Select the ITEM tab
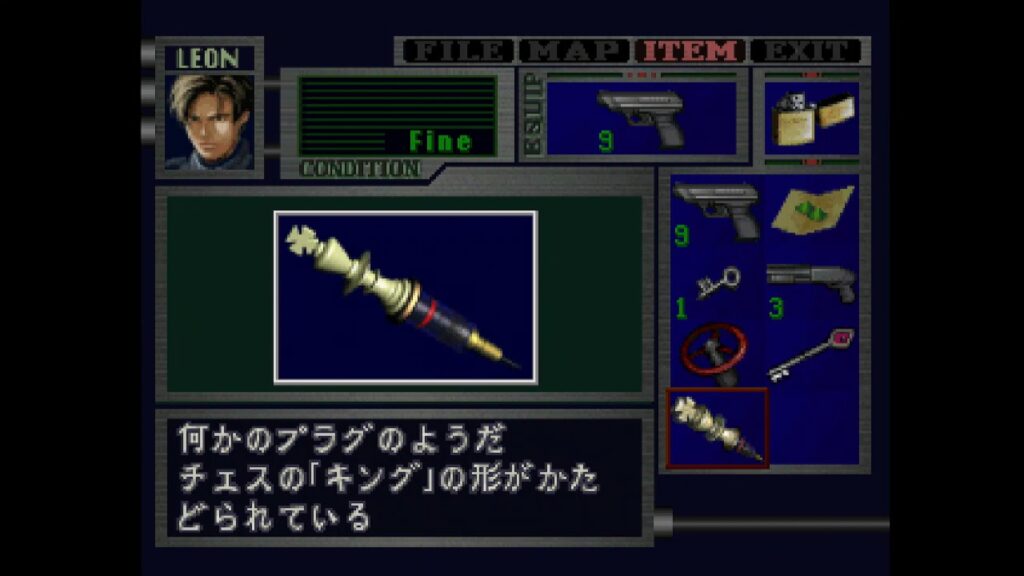The width and height of the screenshot is (1024, 576). point(693,51)
